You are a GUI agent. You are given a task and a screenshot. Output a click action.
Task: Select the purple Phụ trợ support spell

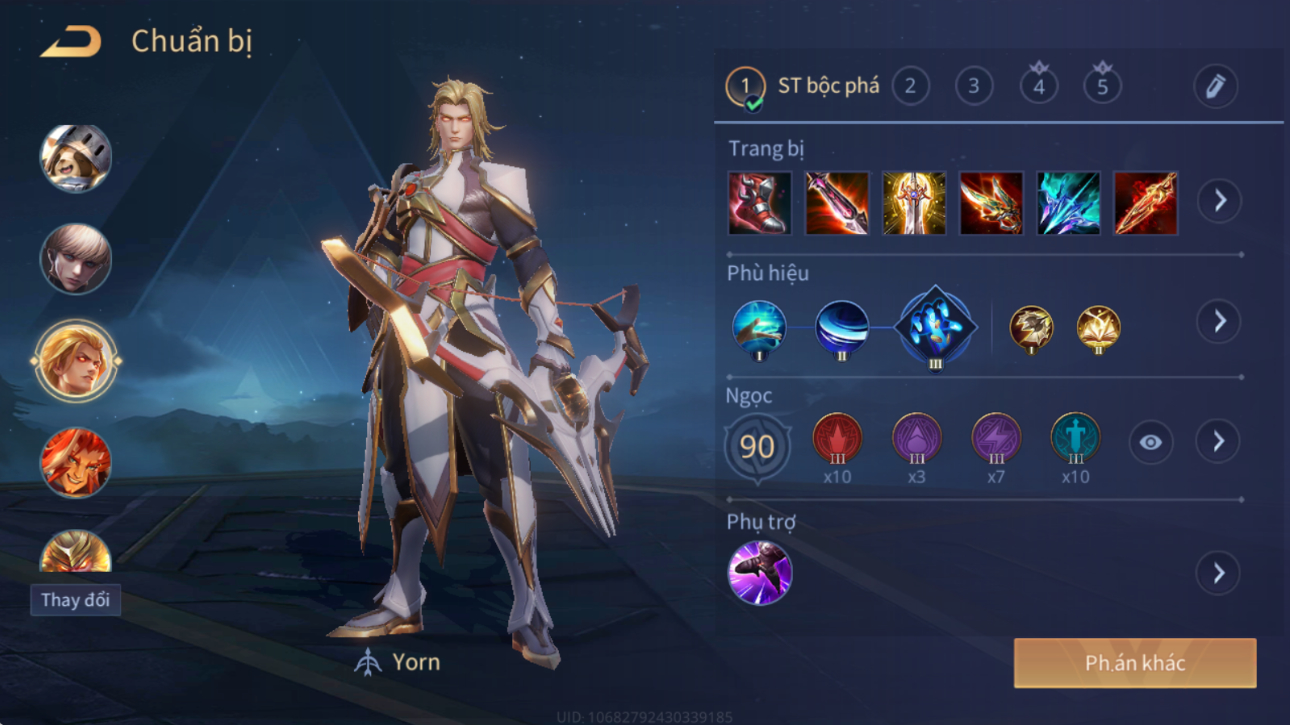point(760,573)
